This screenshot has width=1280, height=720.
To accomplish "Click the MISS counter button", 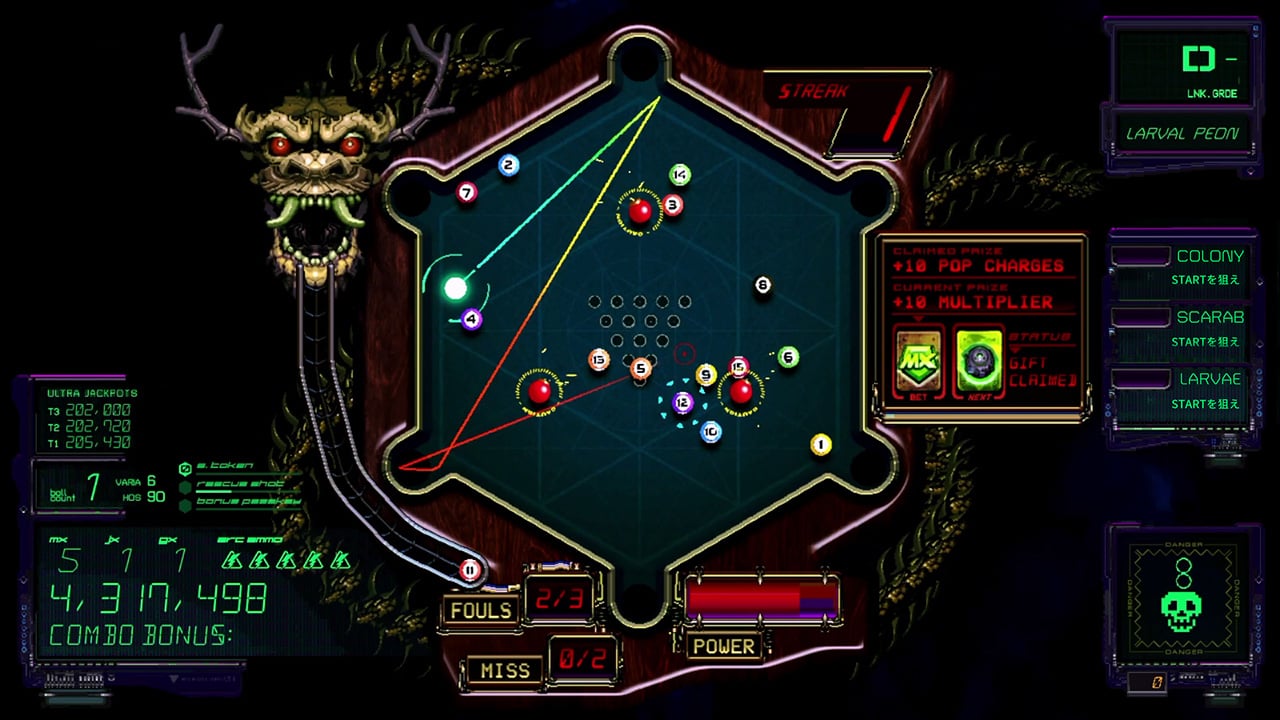I will (505, 670).
